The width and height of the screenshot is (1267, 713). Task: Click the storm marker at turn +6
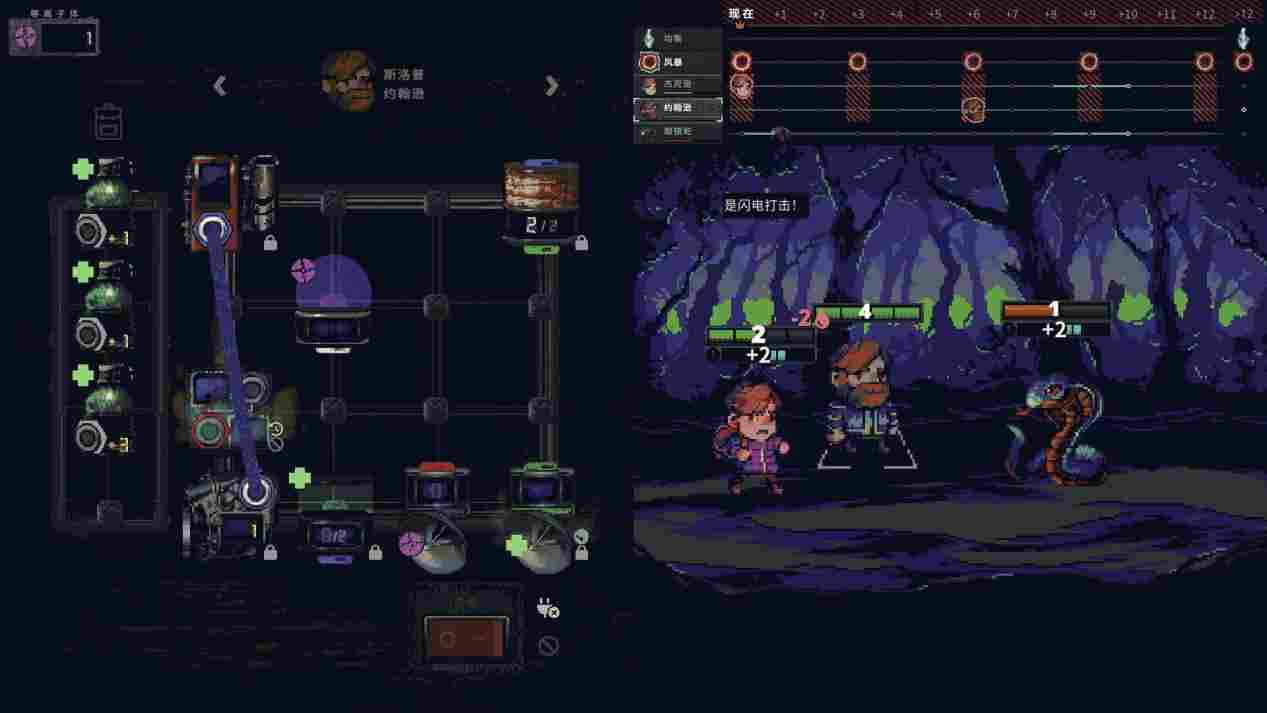coord(973,62)
